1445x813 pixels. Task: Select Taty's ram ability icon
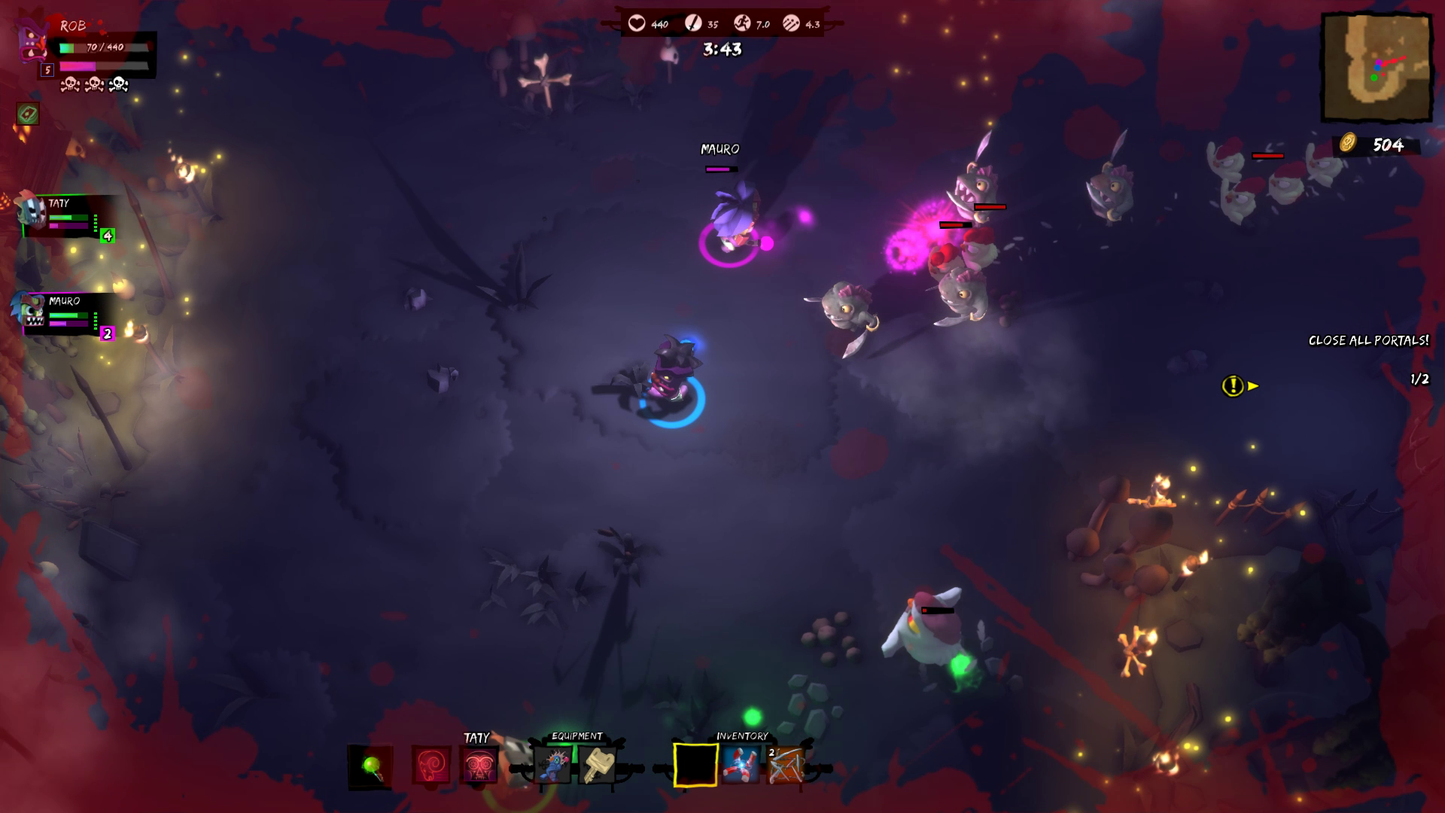click(431, 765)
